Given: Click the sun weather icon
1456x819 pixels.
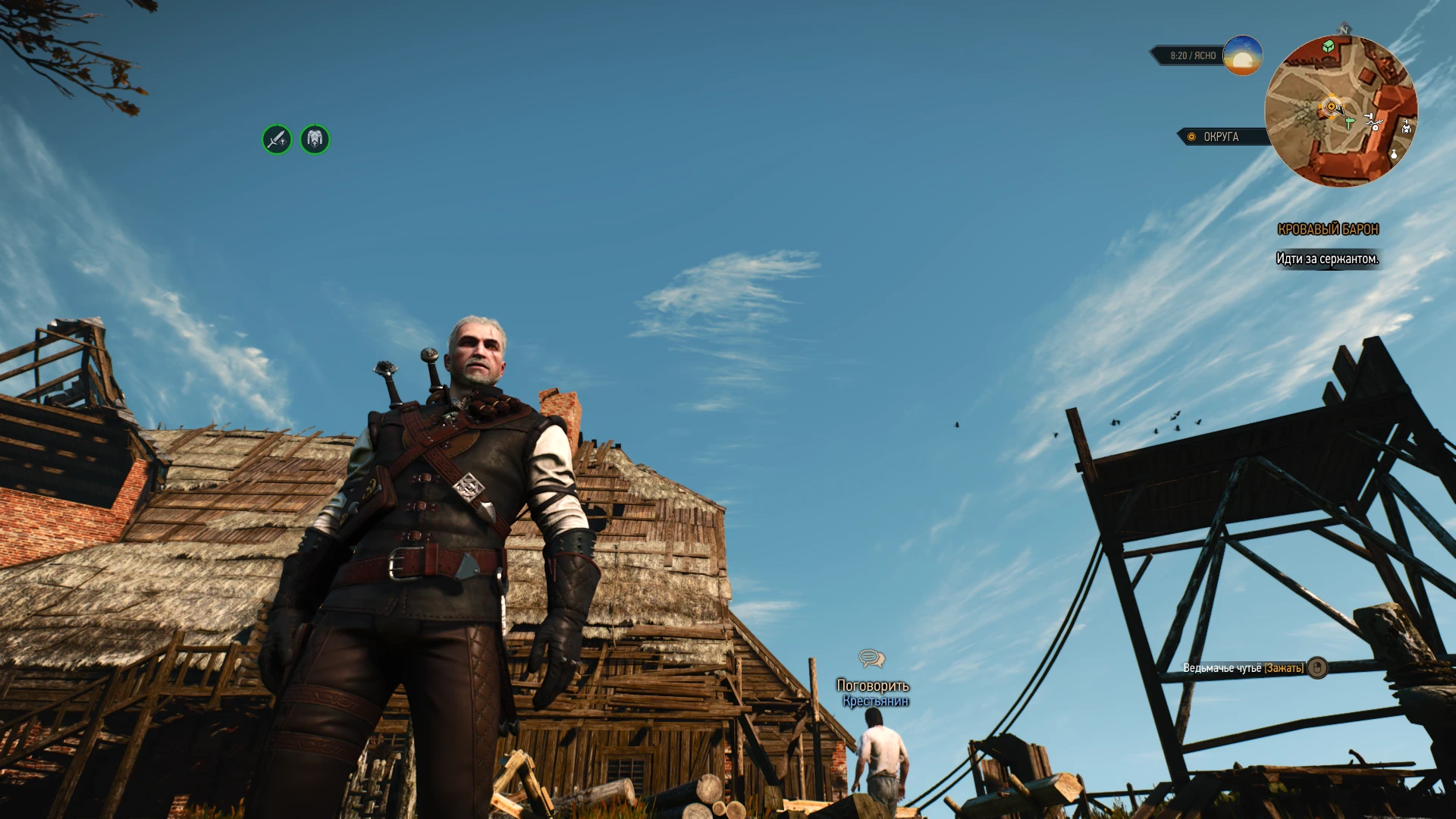Looking at the screenshot, I should (1241, 55).
